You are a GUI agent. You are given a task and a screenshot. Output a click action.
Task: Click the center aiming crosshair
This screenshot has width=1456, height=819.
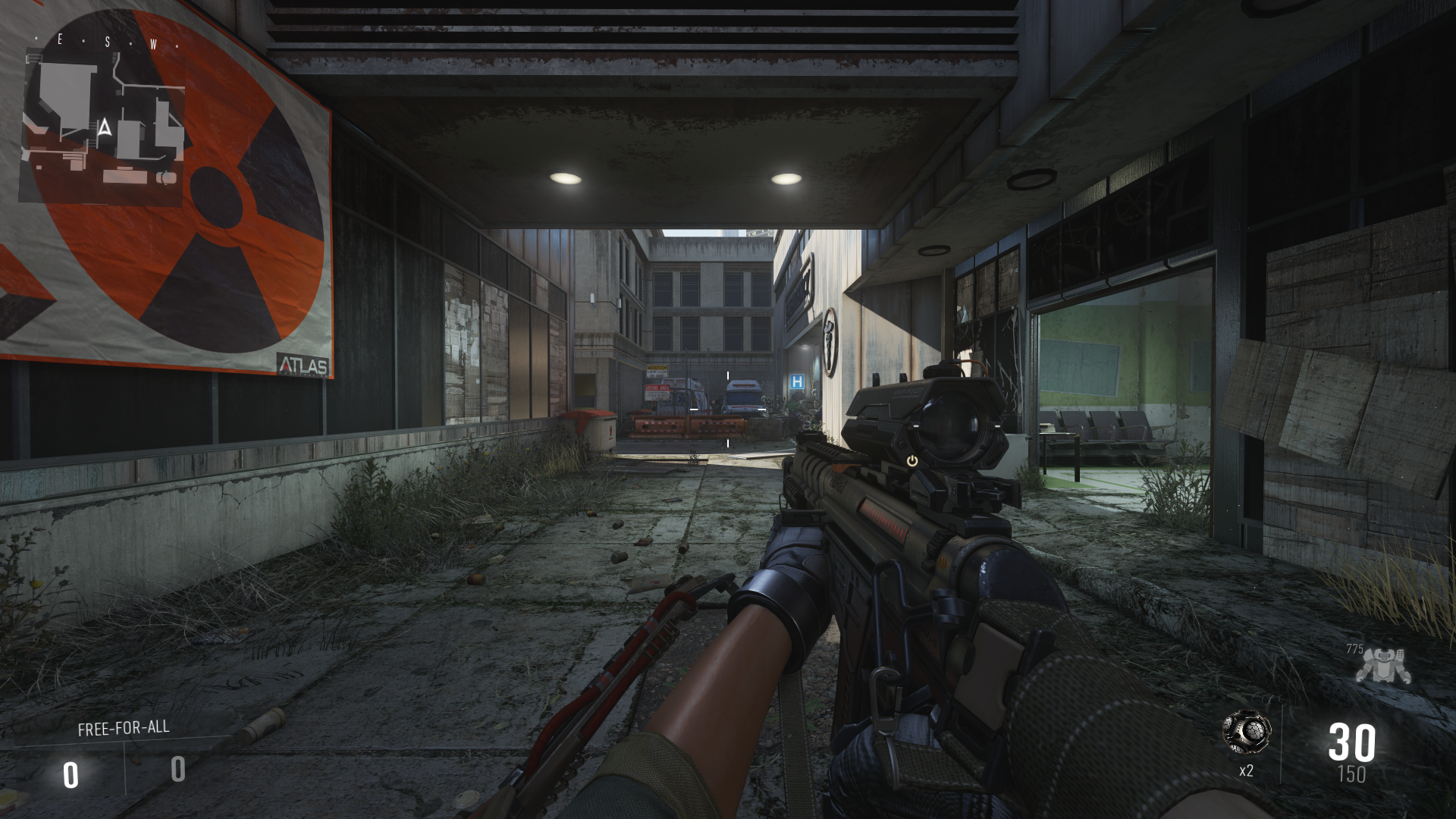726,409
